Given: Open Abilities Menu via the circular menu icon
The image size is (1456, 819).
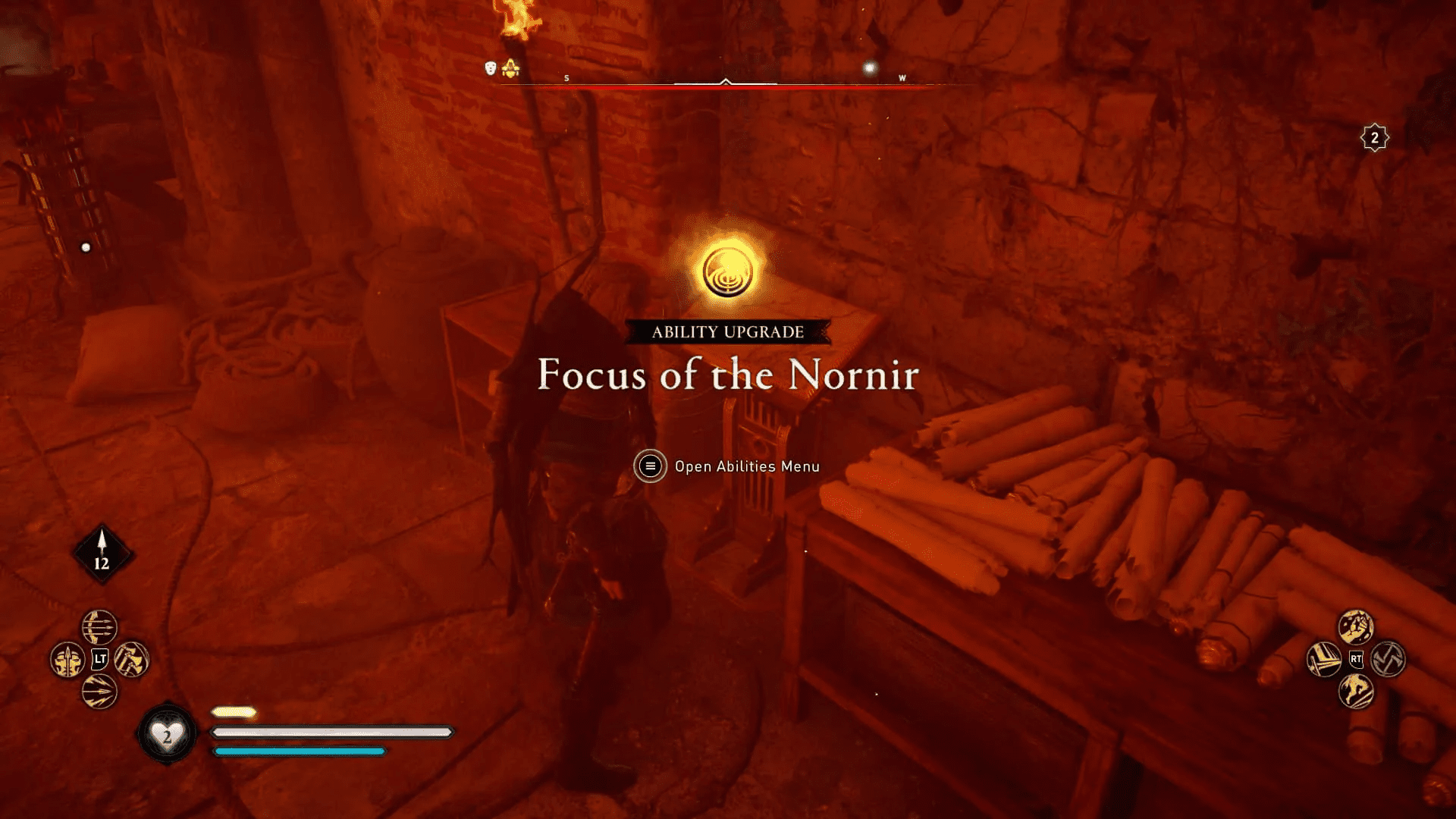Looking at the screenshot, I should click(649, 466).
